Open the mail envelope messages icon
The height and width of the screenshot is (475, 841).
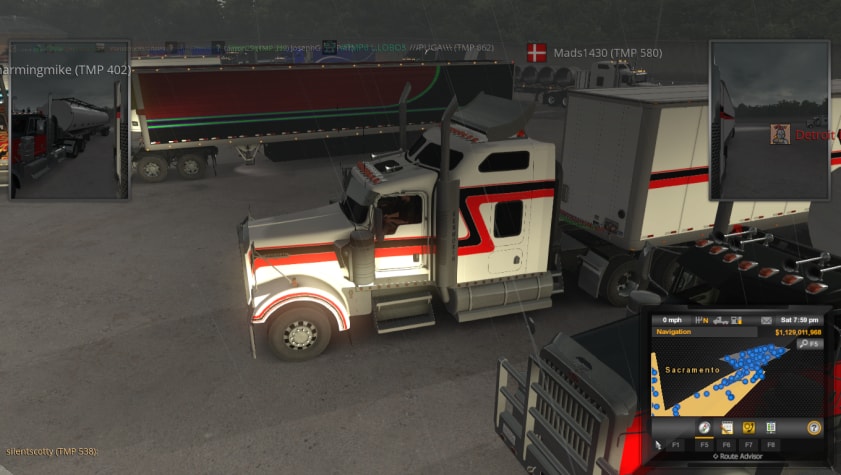(x=766, y=320)
